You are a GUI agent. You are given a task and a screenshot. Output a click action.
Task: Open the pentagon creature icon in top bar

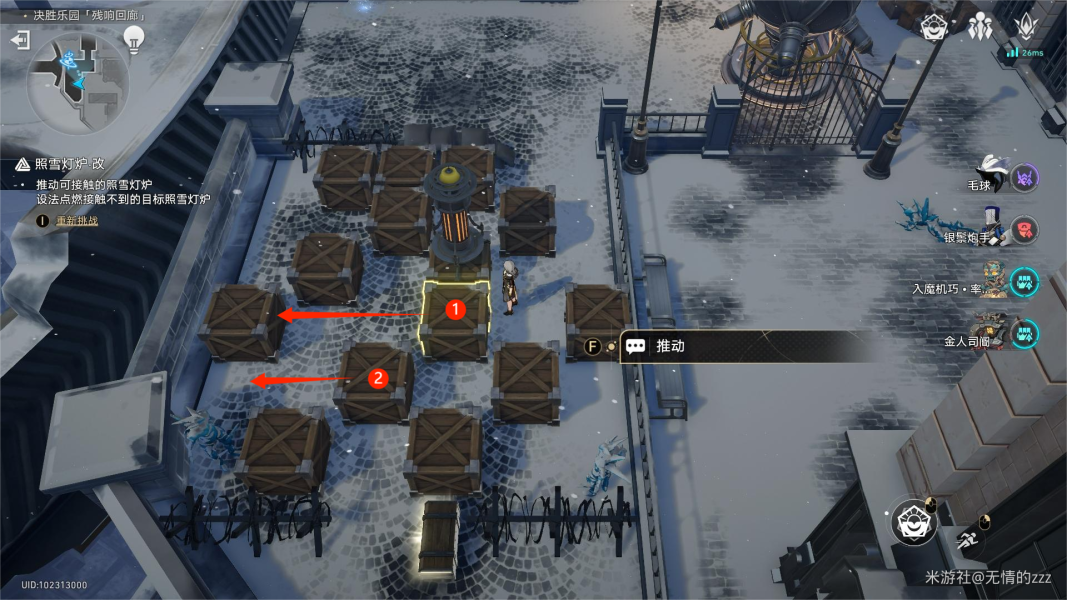[935, 27]
